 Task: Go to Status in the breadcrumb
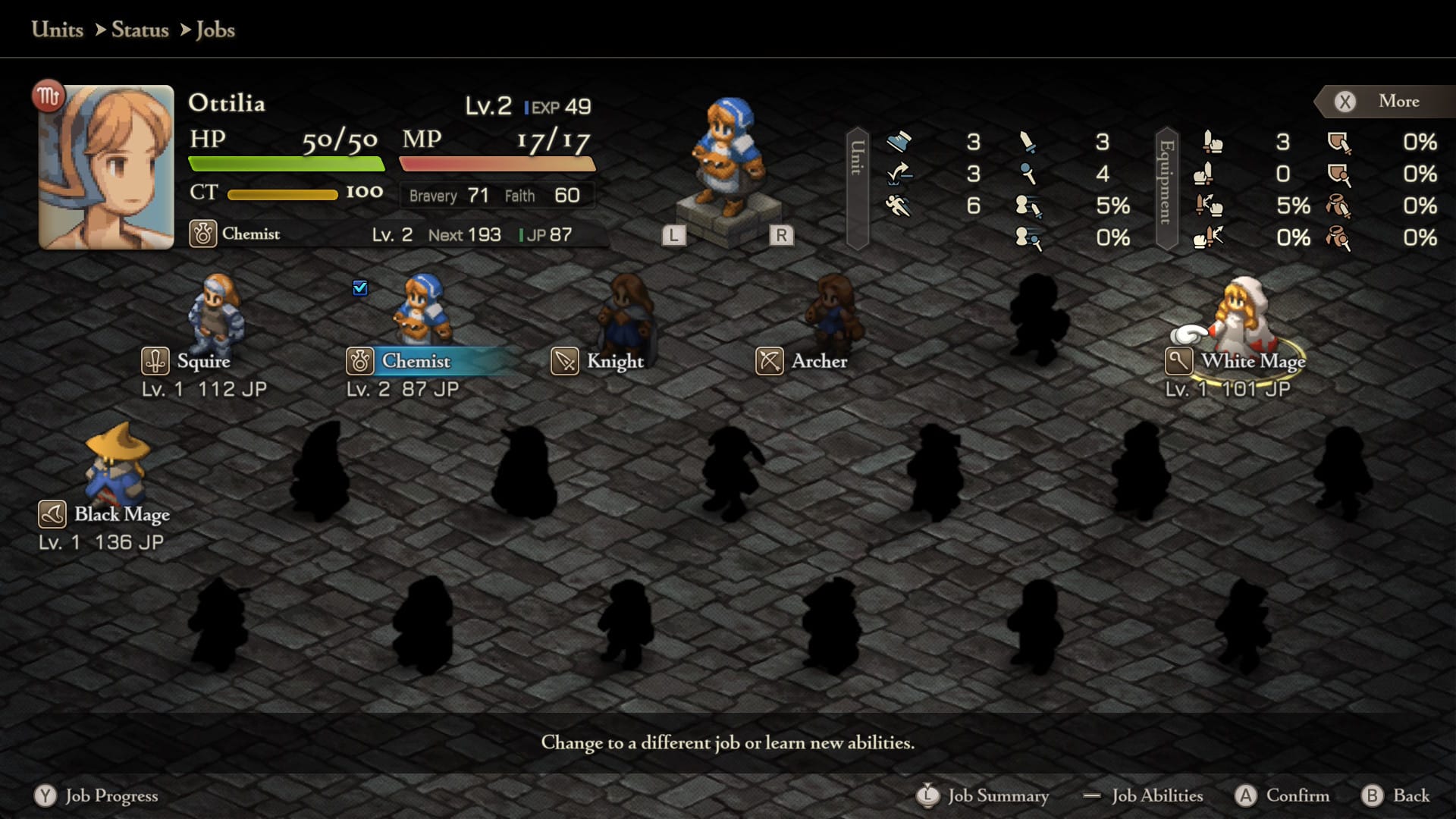140,30
